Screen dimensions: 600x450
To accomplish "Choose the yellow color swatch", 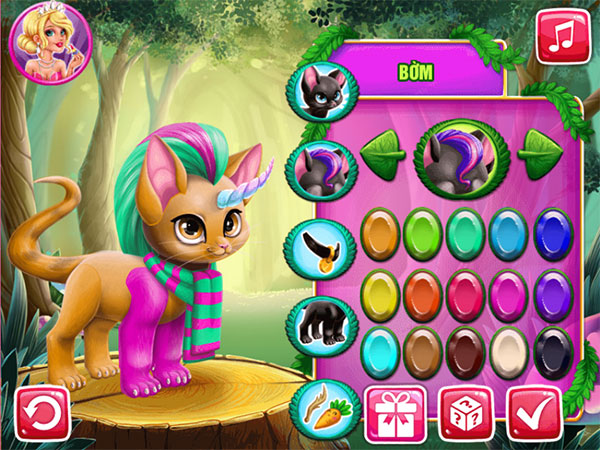I will point(381,292).
